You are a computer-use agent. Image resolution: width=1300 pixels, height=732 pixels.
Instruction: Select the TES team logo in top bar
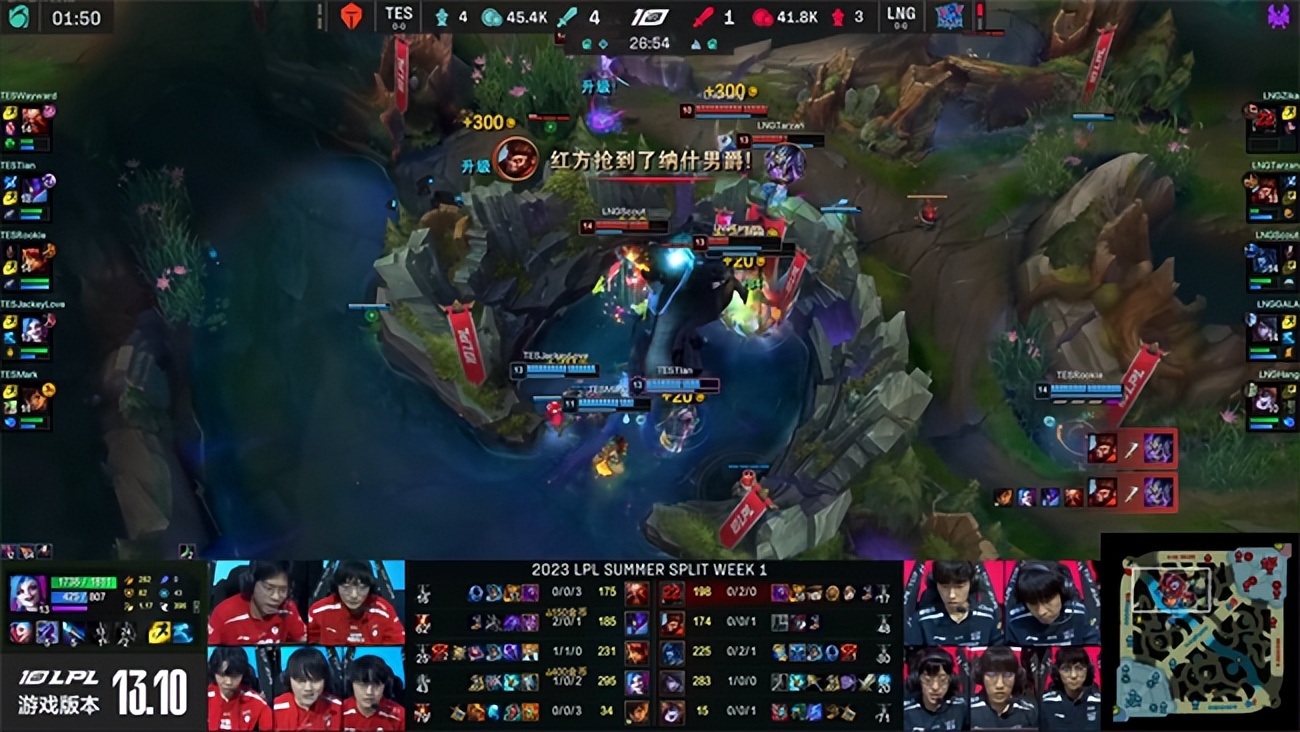pos(349,16)
